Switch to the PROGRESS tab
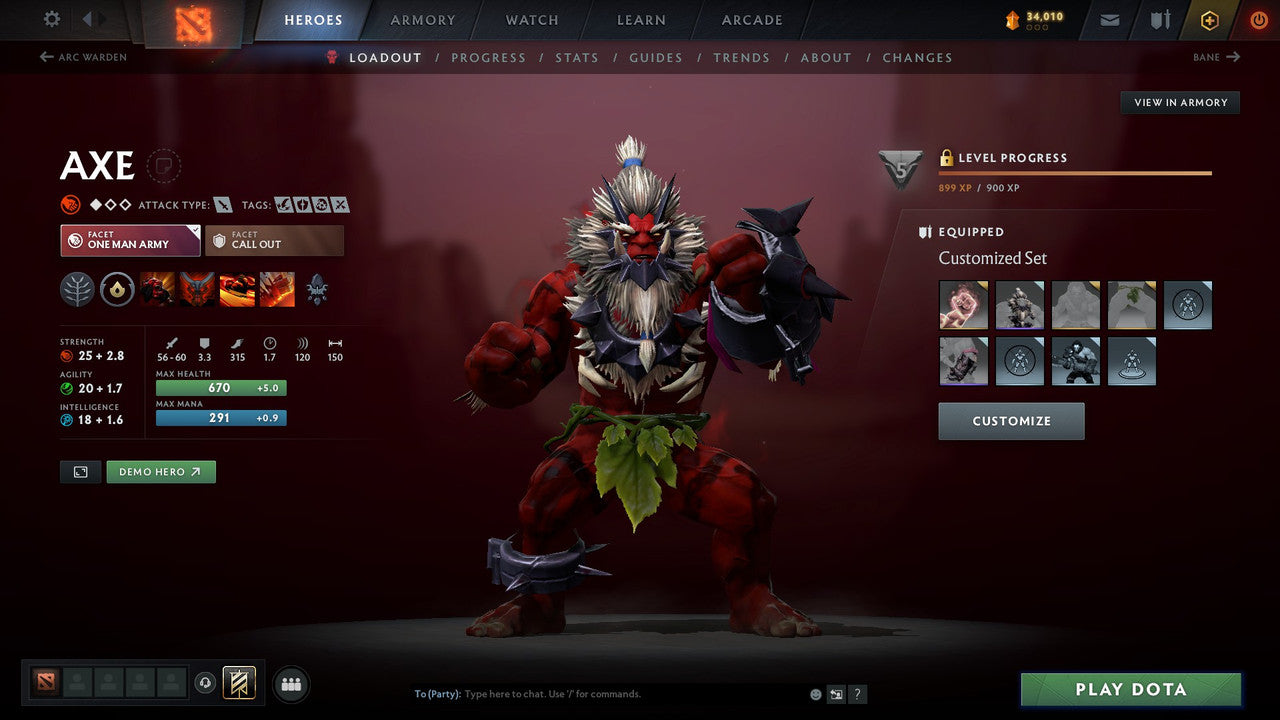The image size is (1280, 720). 489,57
